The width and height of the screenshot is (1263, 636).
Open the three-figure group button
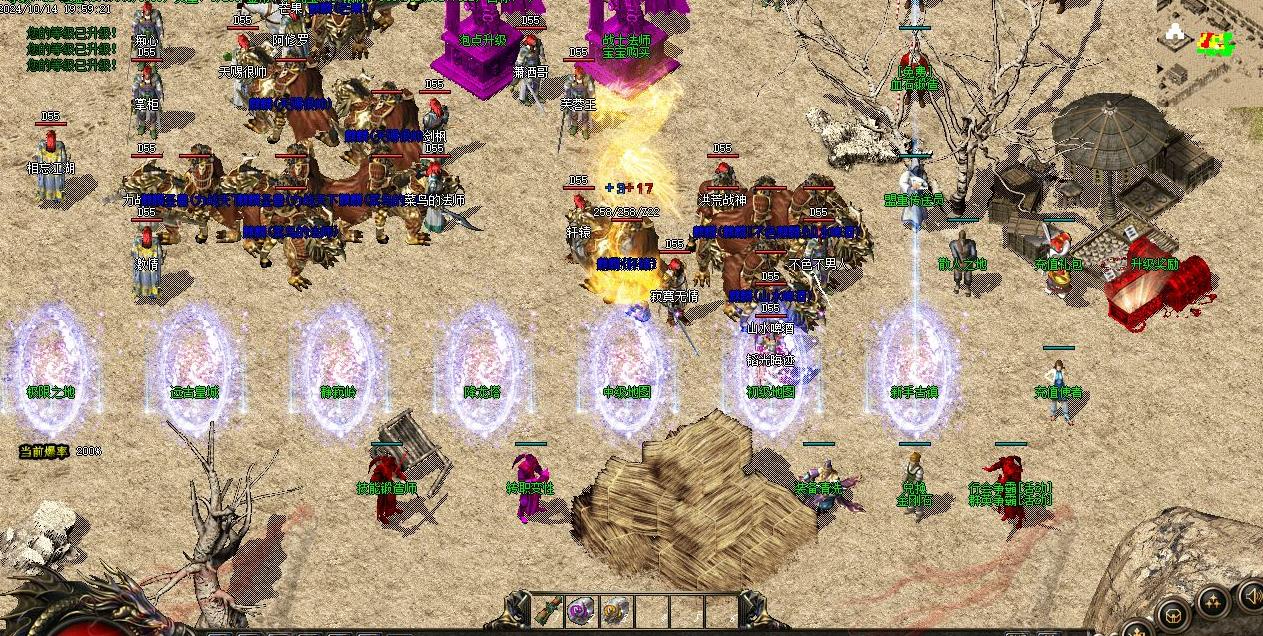pos(1213,603)
